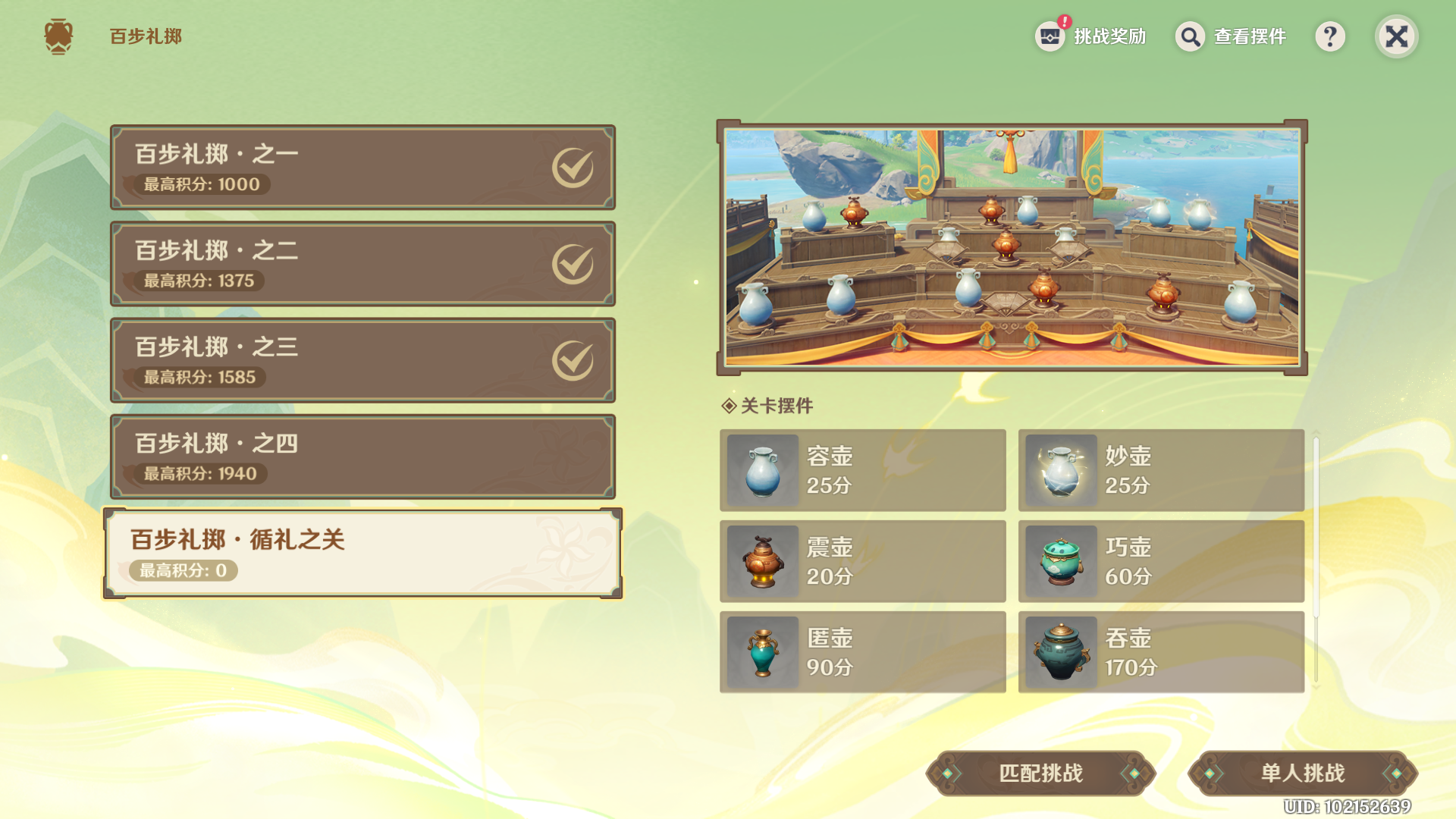Select the 容壶 pot icon worth 25分
The width and height of the screenshot is (1456, 819).
coord(761,470)
